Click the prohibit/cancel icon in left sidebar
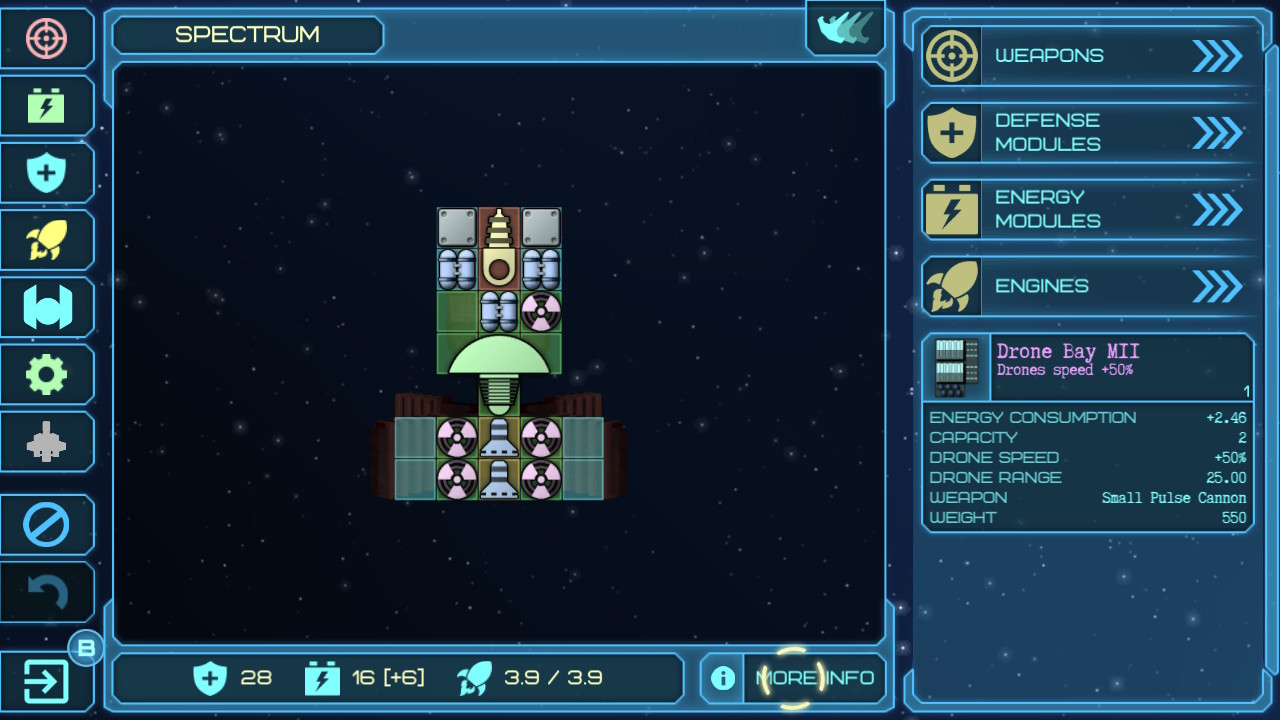The width and height of the screenshot is (1280, 720). click(x=46, y=524)
